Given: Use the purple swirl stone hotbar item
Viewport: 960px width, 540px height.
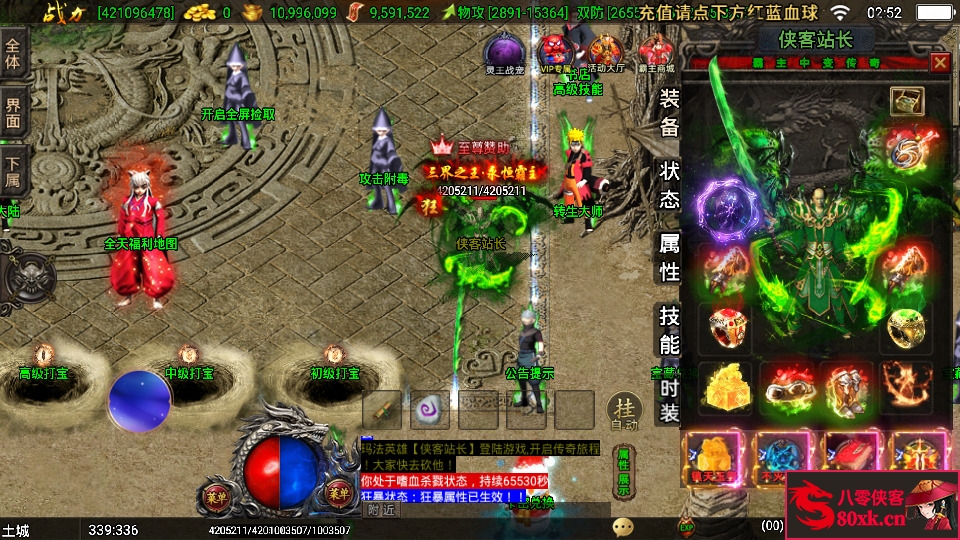Looking at the screenshot, I should point(431,410).
